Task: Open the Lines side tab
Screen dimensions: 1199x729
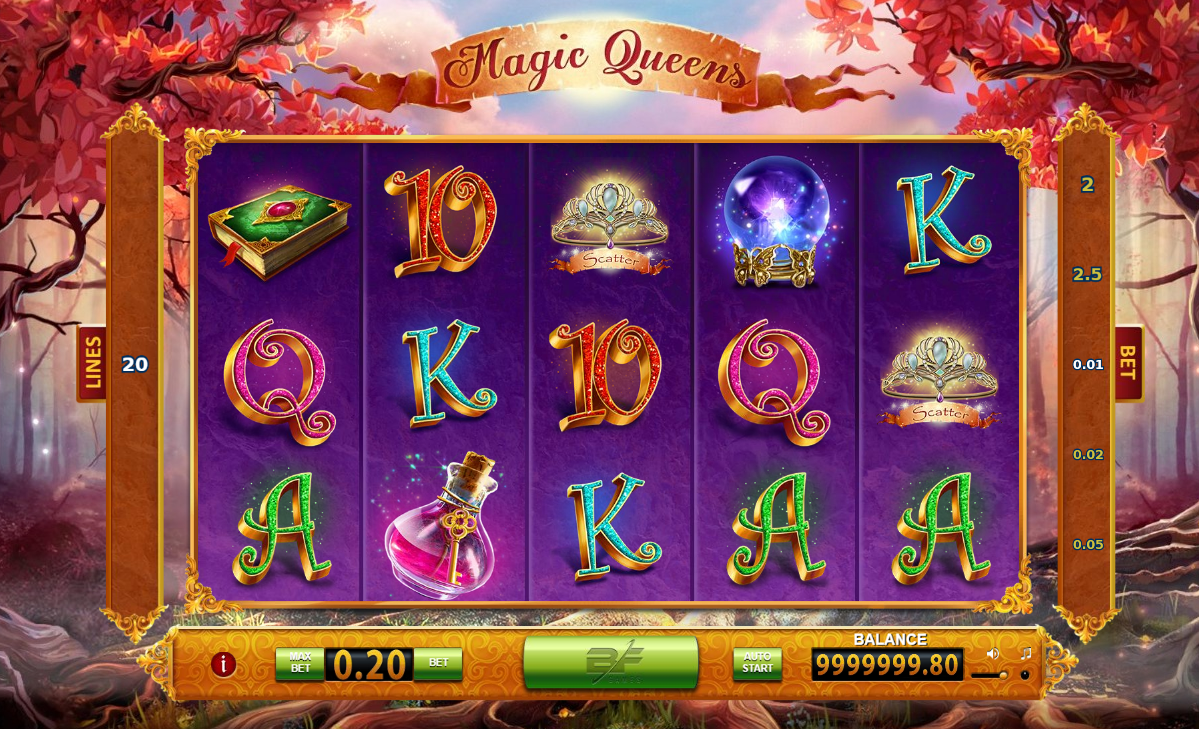Action: pyautogui.click(x=92, y=363)
